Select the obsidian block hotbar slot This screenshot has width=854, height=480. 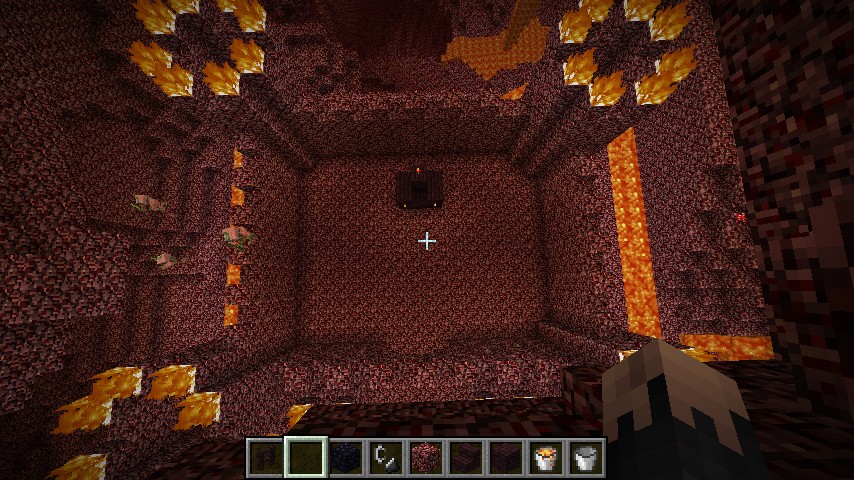point(345,458)
